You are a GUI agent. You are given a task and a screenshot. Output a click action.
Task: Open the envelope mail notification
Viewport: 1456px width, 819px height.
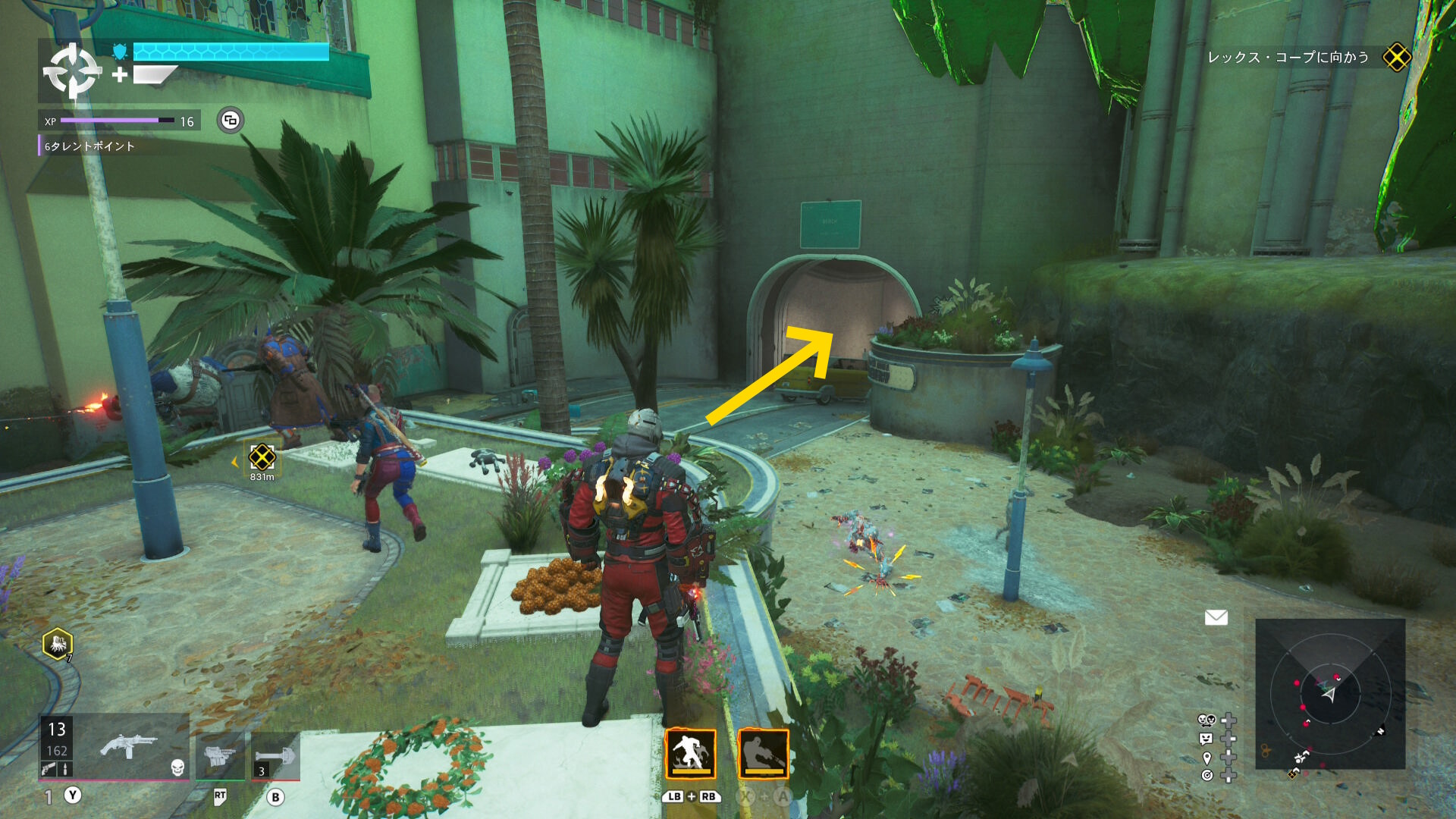pyautogui.click(x=1216, y=617)
